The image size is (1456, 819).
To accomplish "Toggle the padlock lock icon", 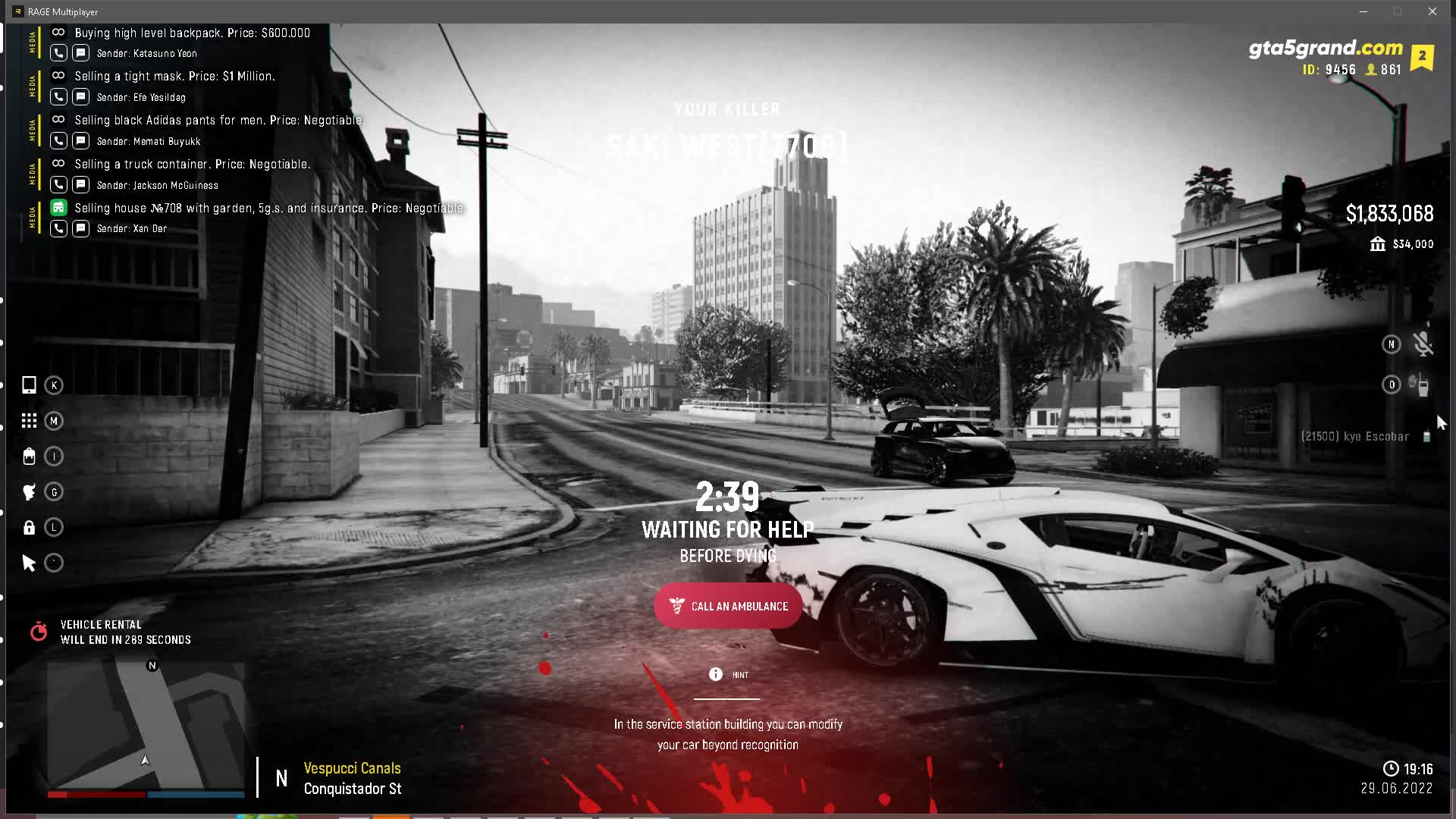I will point(29,528).
